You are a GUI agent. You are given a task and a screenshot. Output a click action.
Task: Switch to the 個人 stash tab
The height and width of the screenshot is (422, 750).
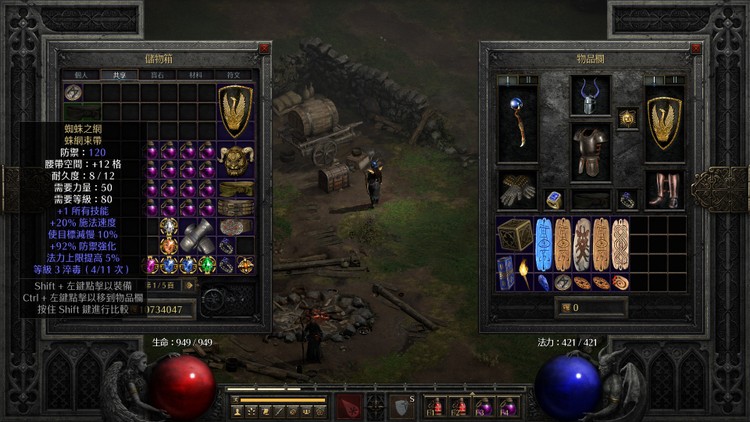coord(80,74)
